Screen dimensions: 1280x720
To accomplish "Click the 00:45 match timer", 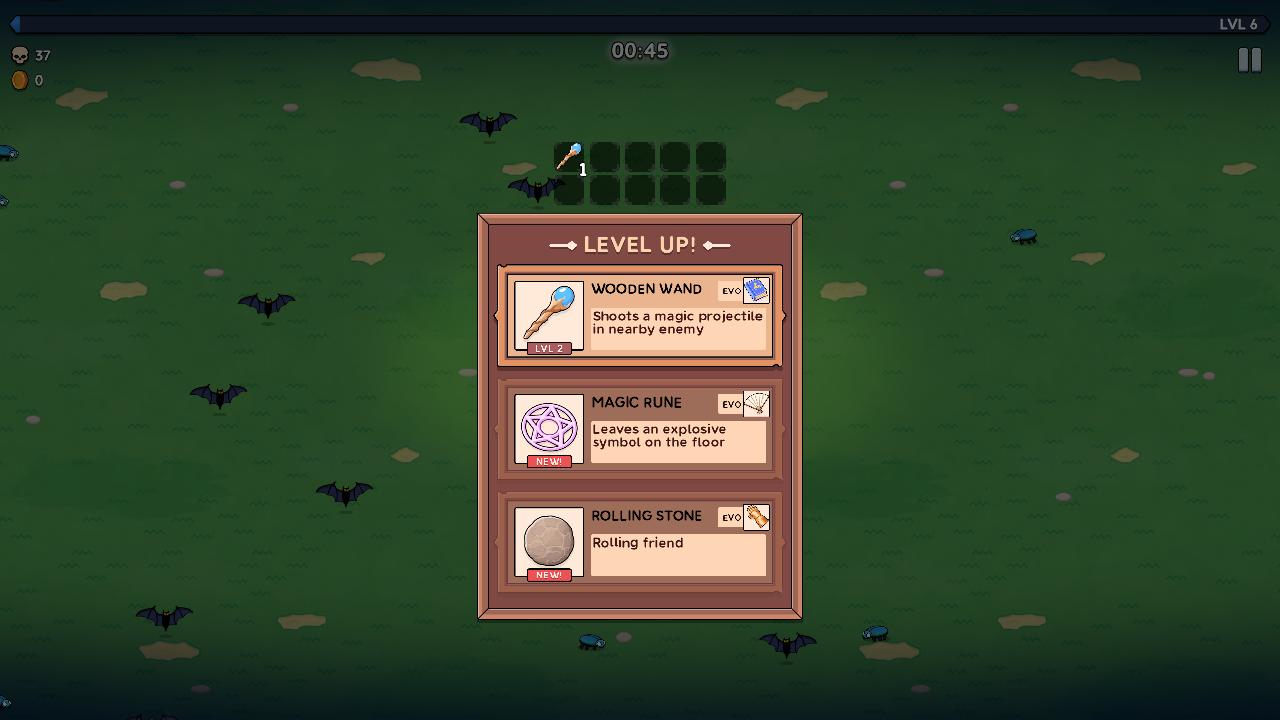I will [640, 50].
